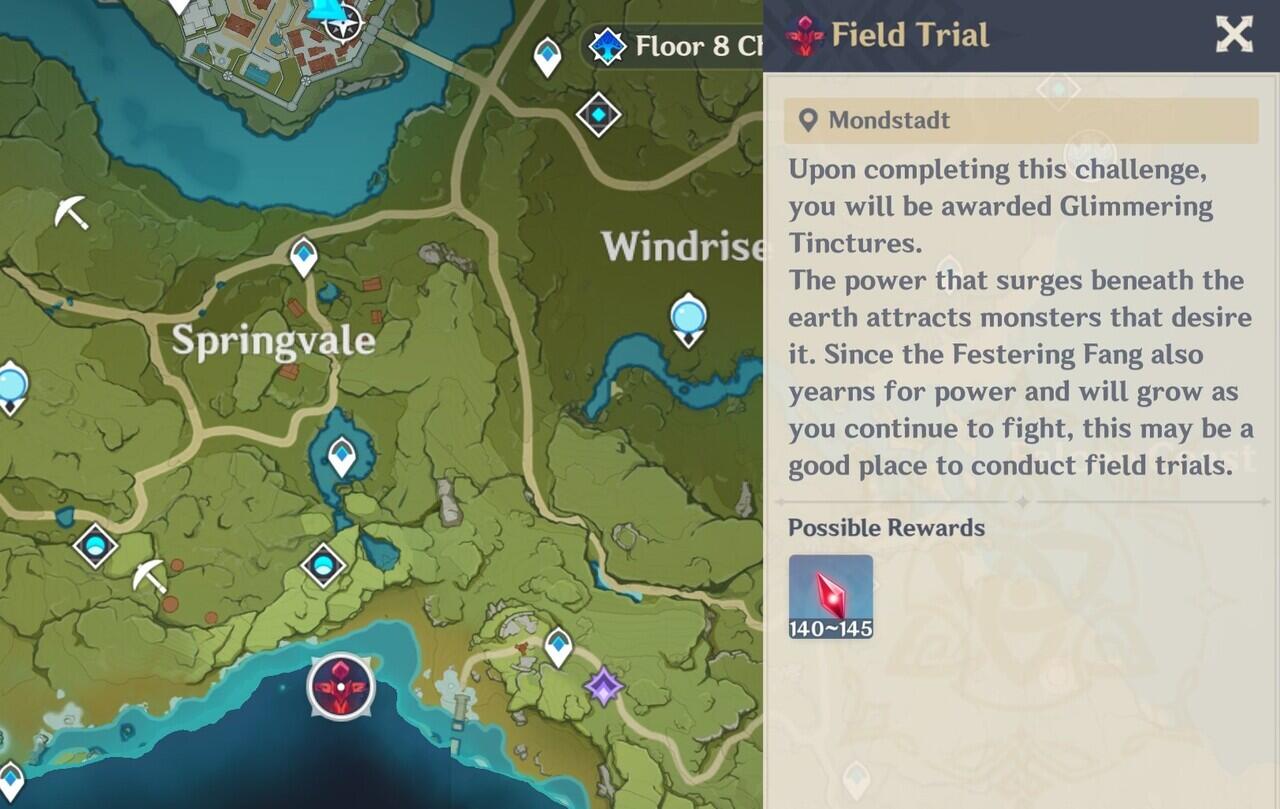
Task: Select the domain marker beneath the Floor 8 label
Action: point(599,115)
